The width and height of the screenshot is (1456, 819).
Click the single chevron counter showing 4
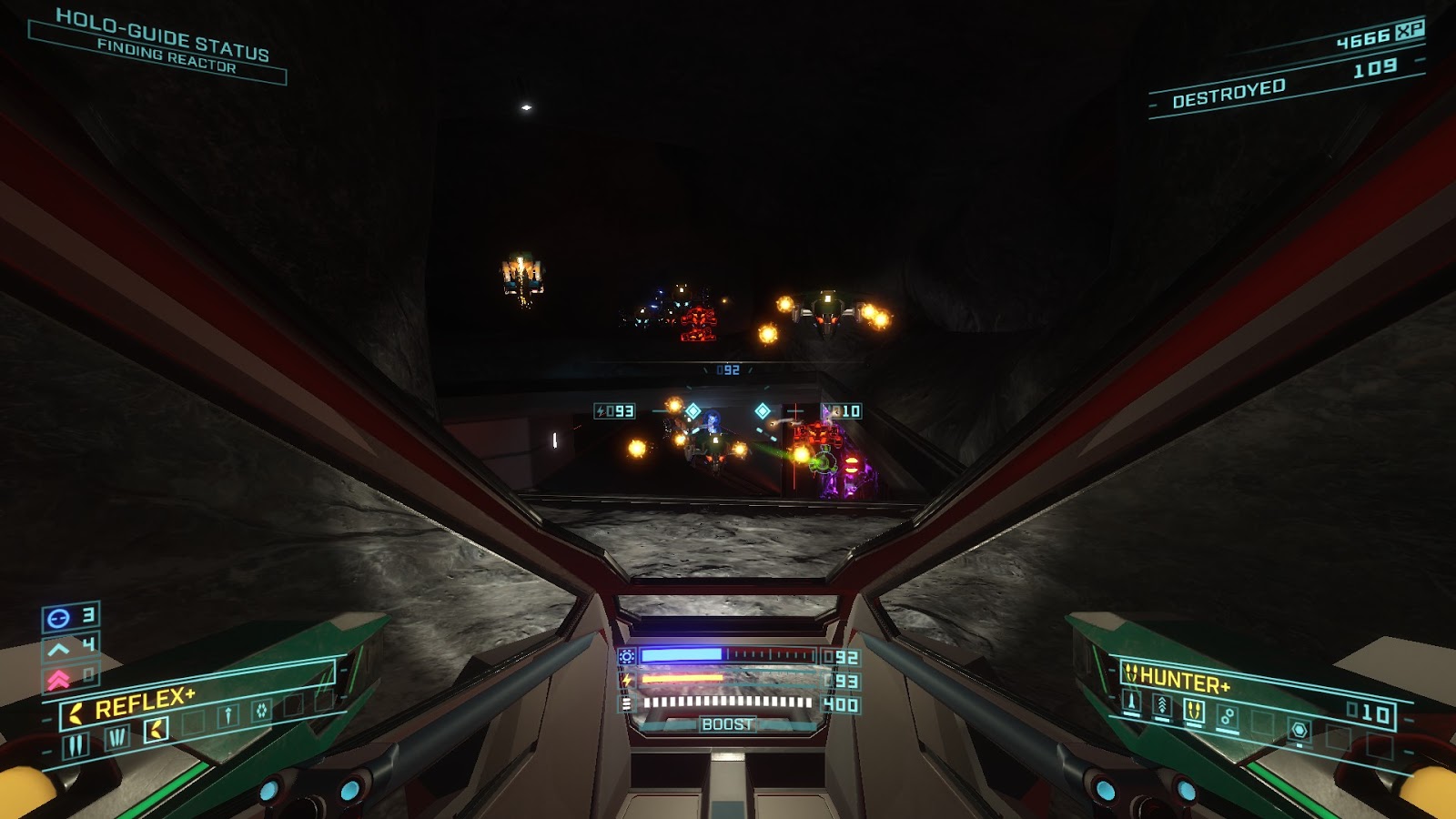[x=60, y=647]
